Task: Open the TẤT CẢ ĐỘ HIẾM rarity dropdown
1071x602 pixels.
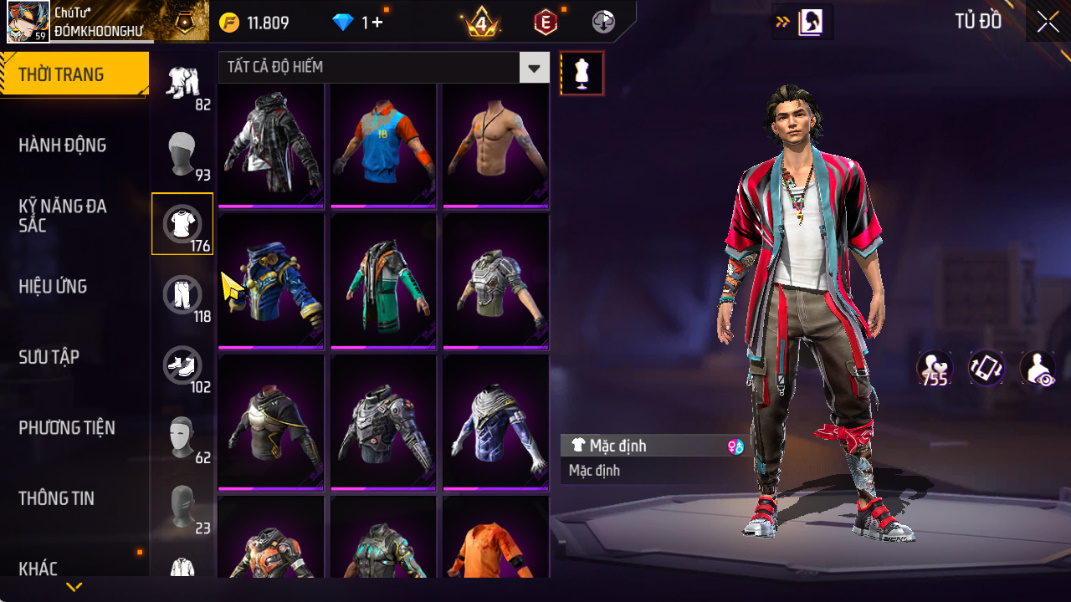Action: pyautogui.click(x=384, y=68)
